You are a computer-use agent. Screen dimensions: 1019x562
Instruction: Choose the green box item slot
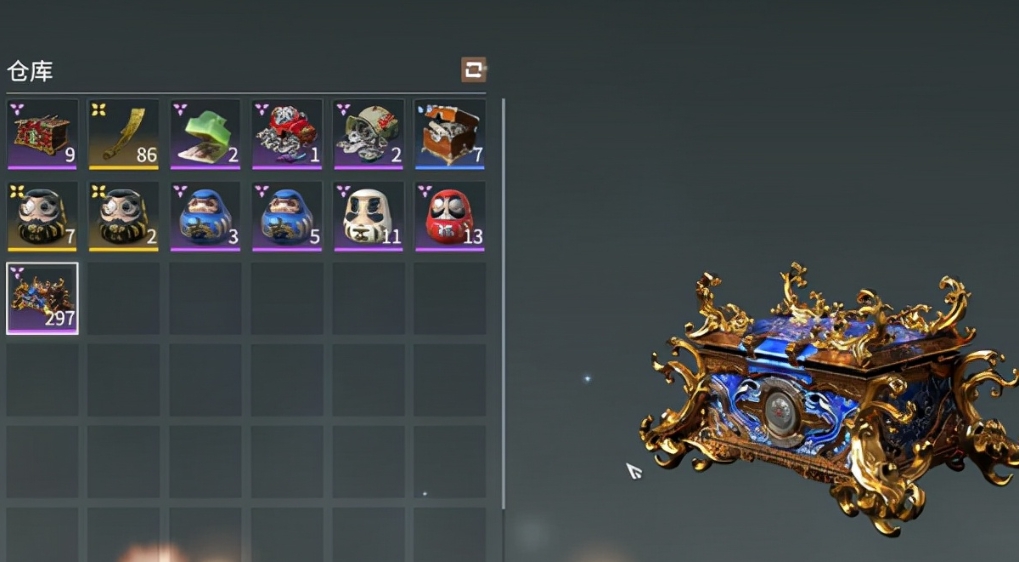(205, 133)
